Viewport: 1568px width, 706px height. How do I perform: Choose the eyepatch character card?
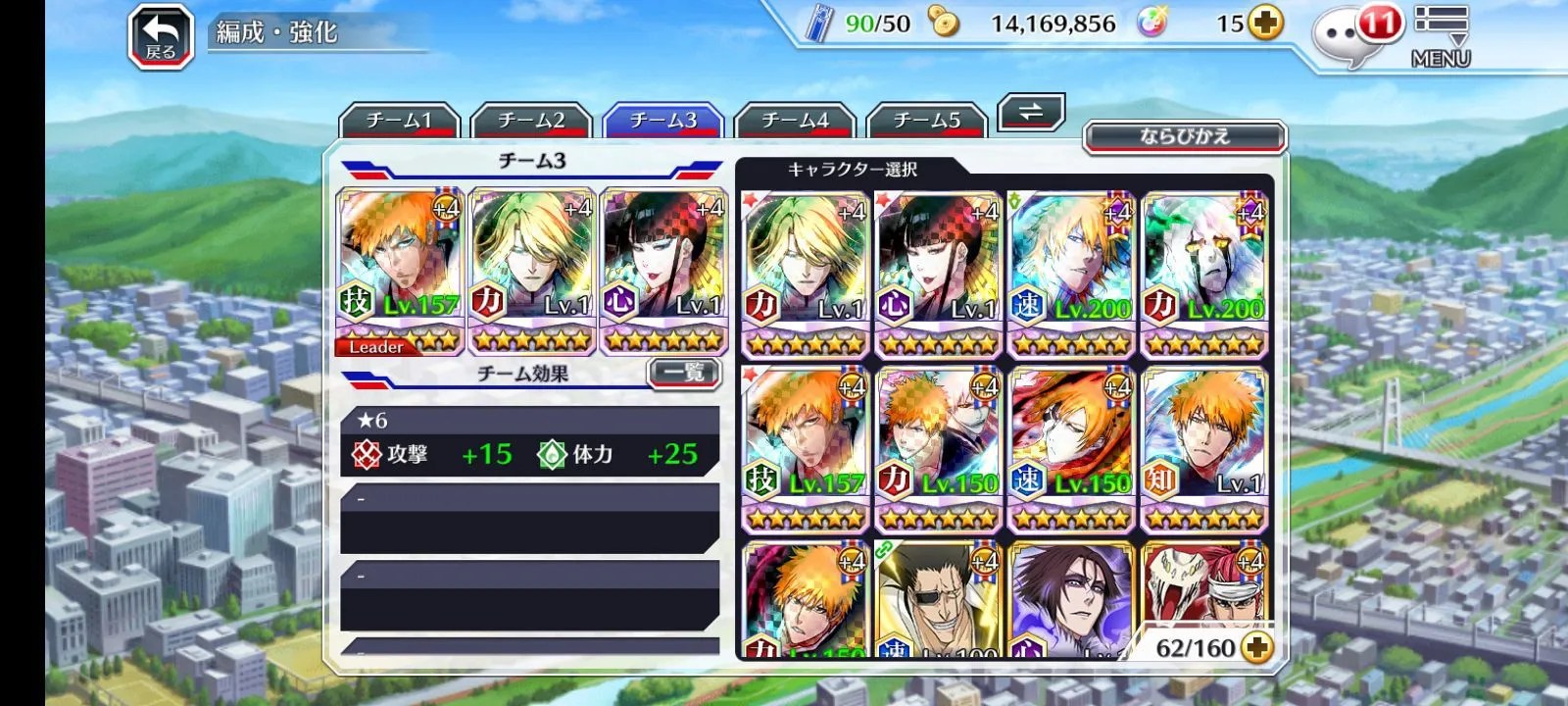tap(938, 598)
